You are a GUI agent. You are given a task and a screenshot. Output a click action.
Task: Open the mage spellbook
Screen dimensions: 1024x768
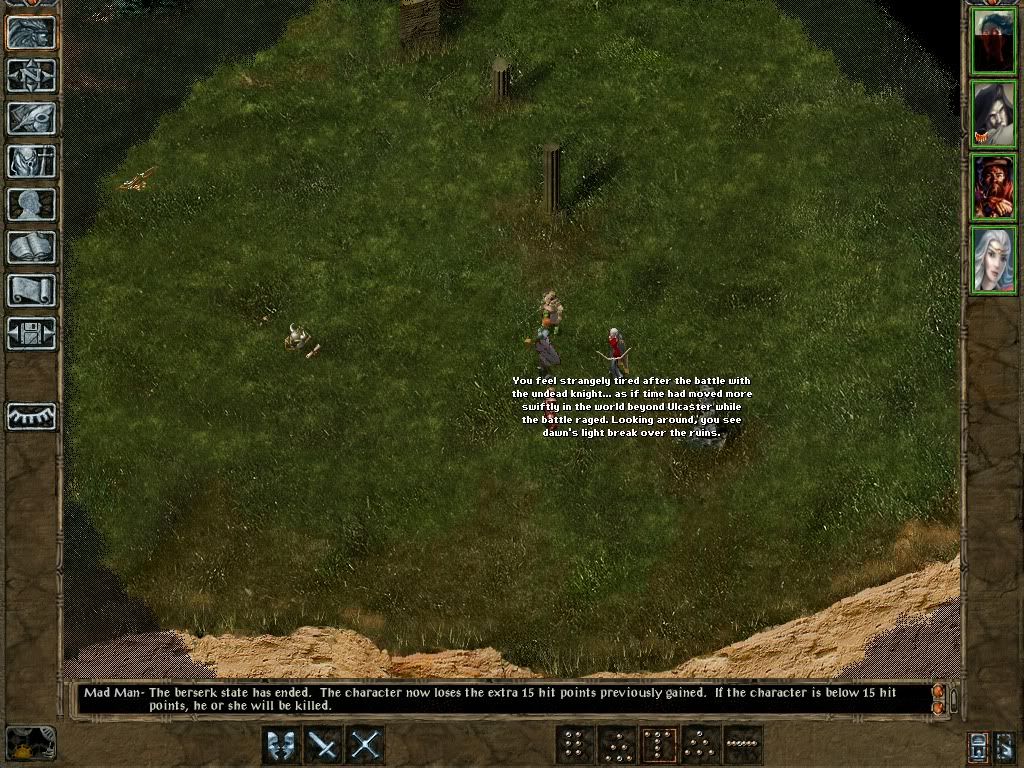point(31,247)
